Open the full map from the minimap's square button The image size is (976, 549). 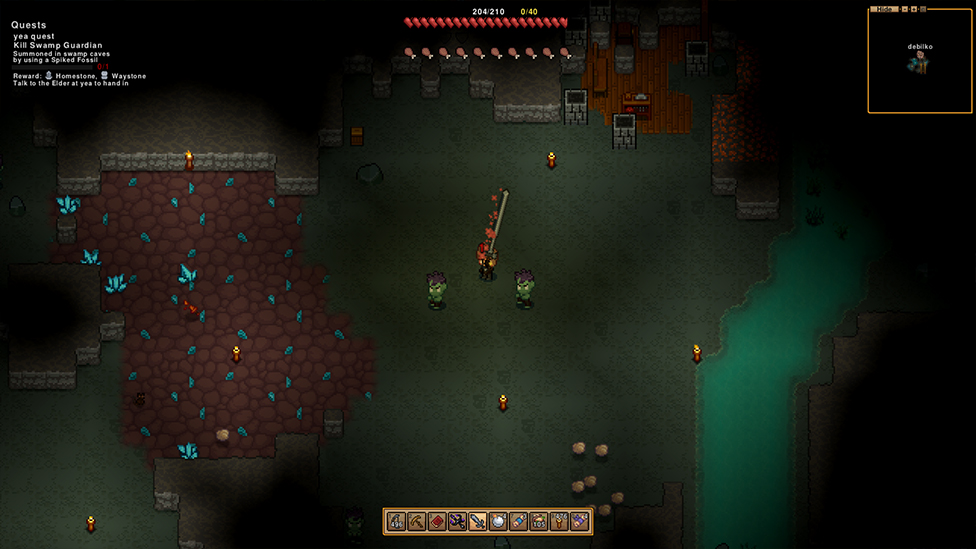pos(923,9)
